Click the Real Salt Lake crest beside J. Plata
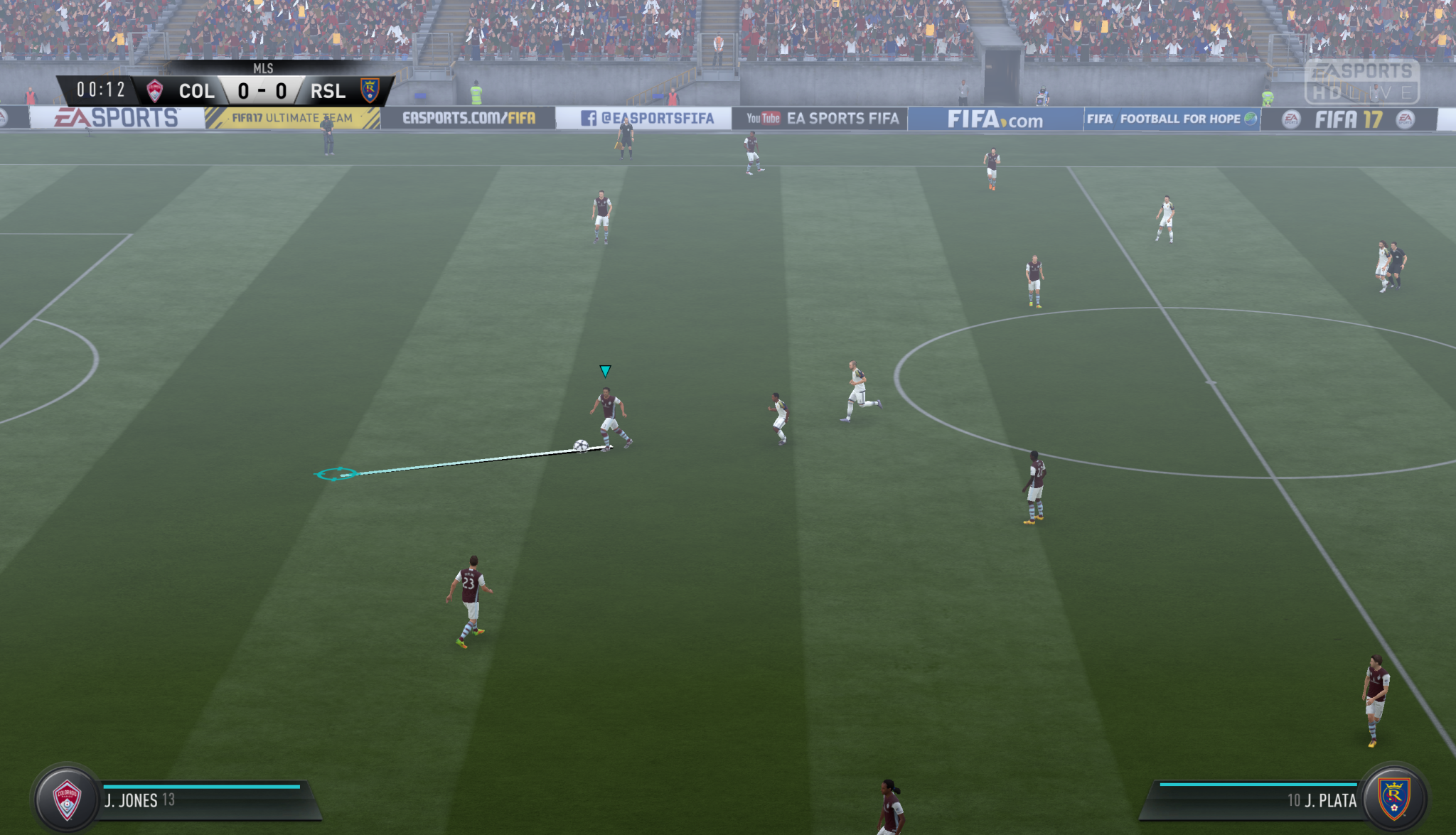The image size is (1456, 835). (1393, 799)
